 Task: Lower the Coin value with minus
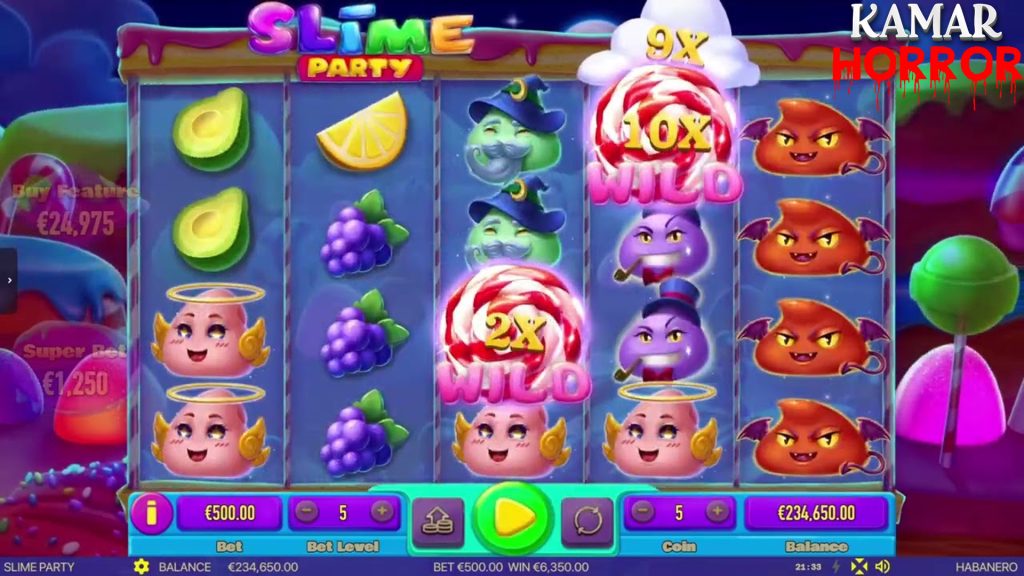643,513
